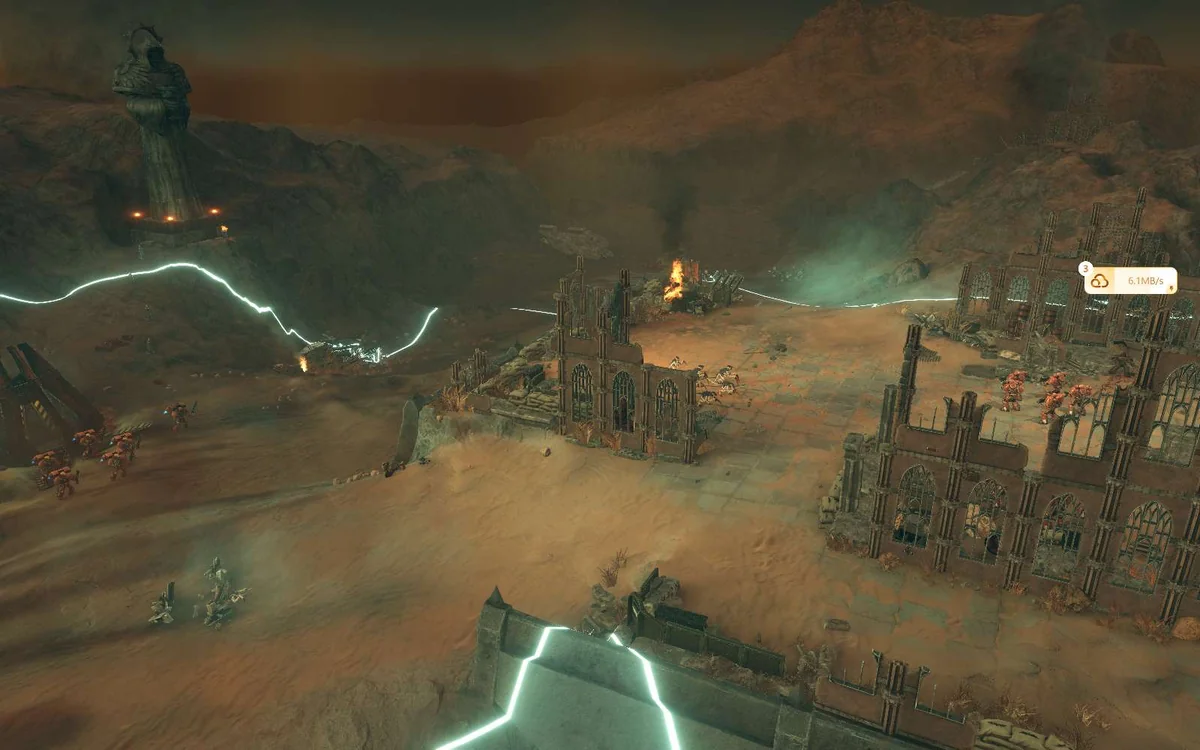Open the cloud download overlay widget
Image resolution: width=1200 pixels, height=750 pixels.
pos(1100,281)
